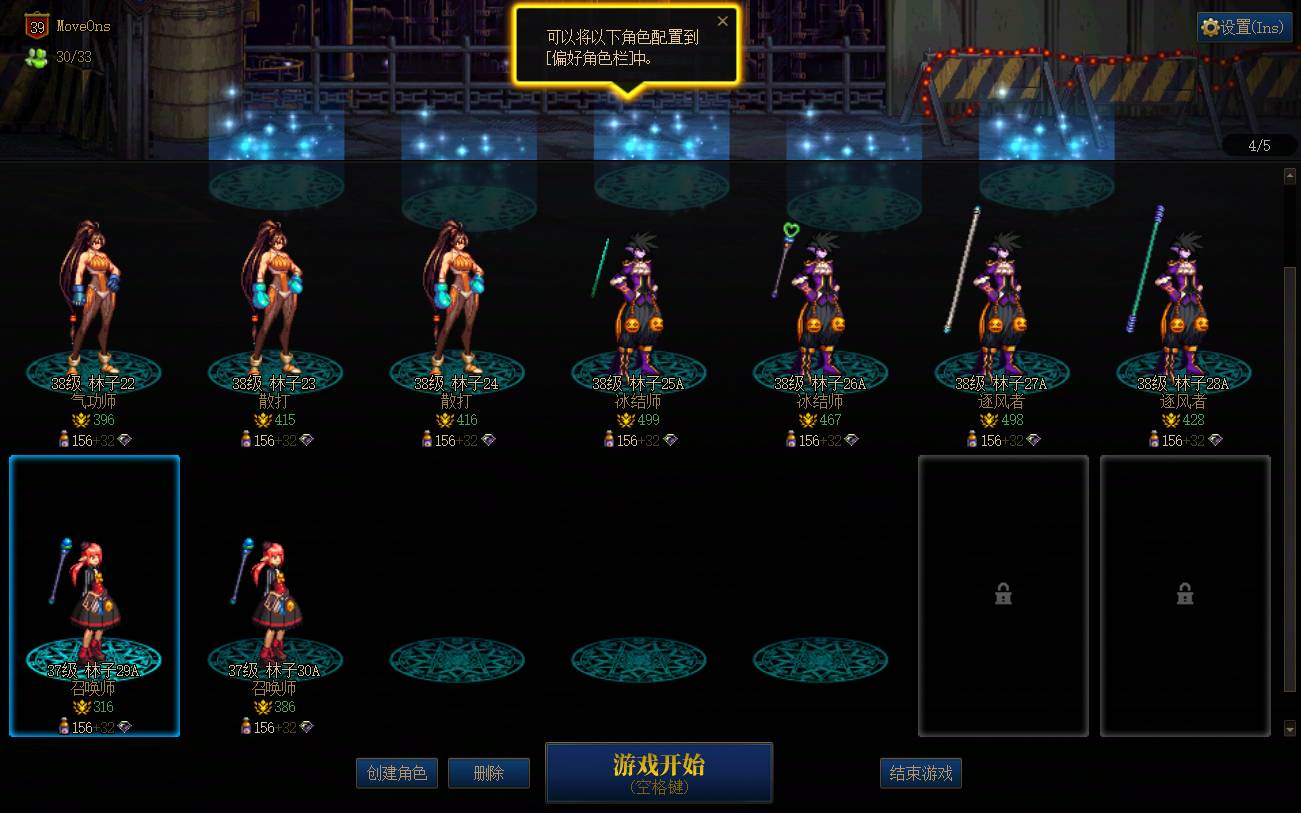Click the level 39 guild emblem icon

pyautogui.click(x=36, y=27)
